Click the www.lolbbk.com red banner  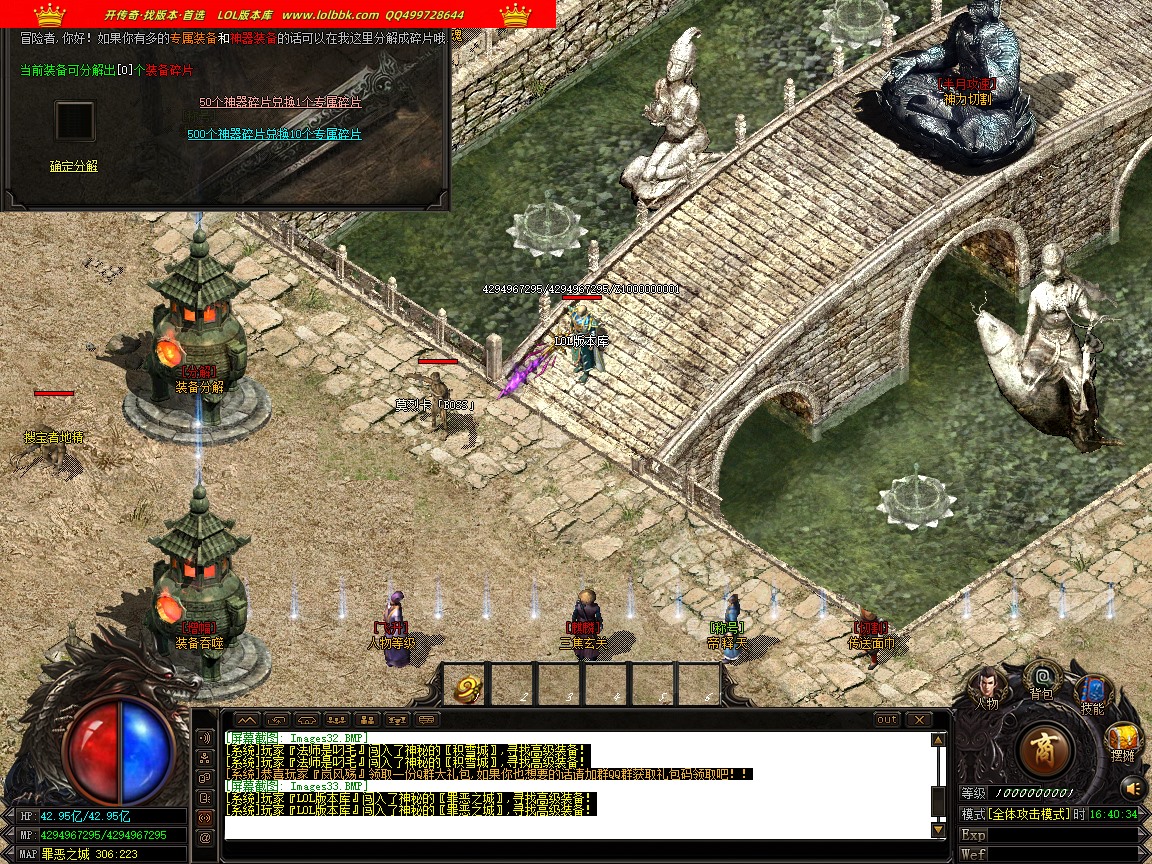278,15
